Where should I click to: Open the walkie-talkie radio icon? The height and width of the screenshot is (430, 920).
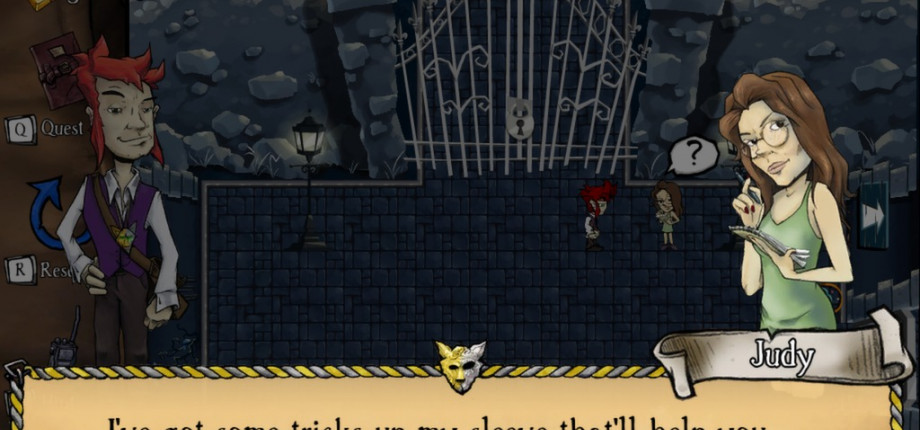coord(65,347)
